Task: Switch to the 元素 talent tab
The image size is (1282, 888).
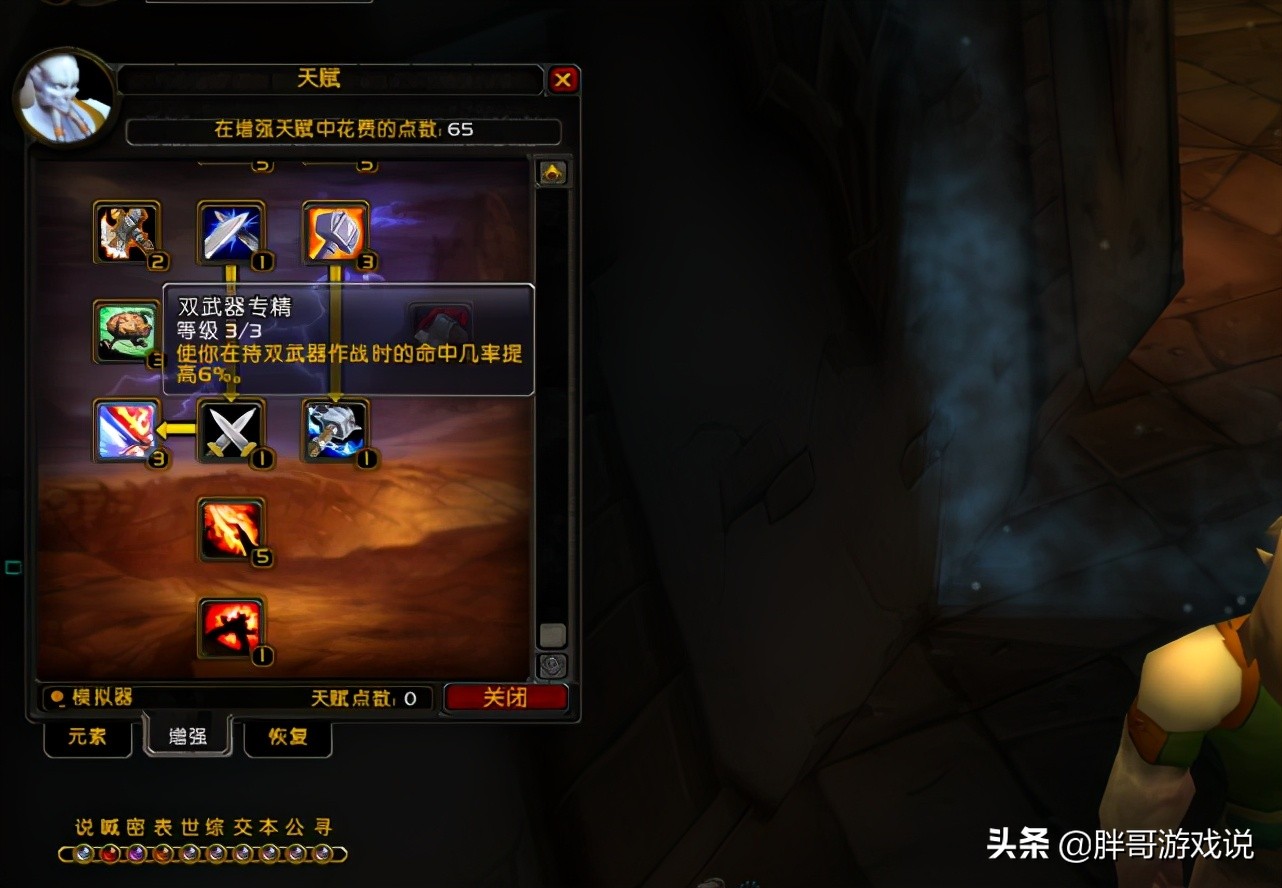Action: tap(87, 738)
